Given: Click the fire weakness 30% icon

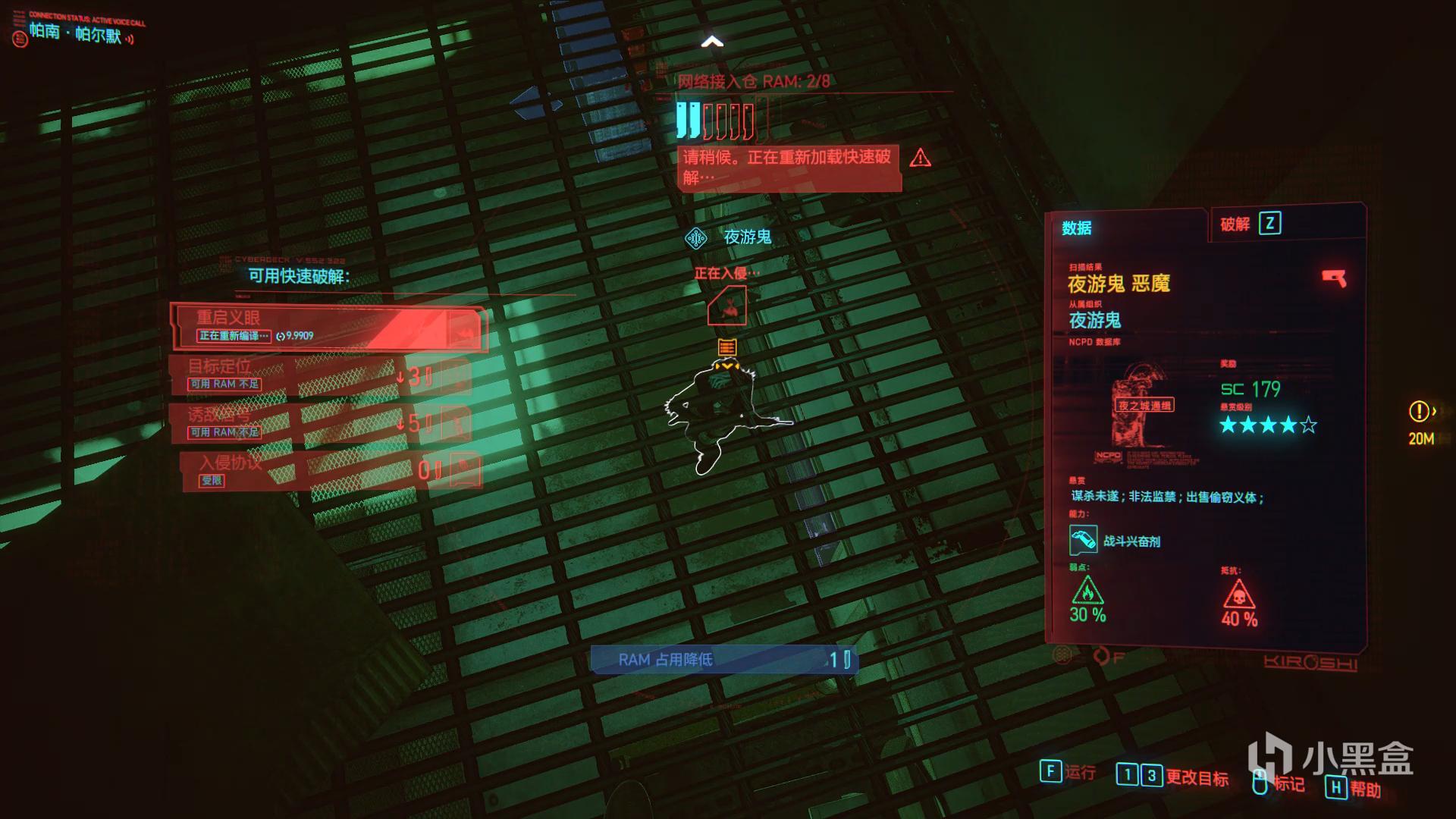Looking at the screenshot, I should (x=1087, y=591).
